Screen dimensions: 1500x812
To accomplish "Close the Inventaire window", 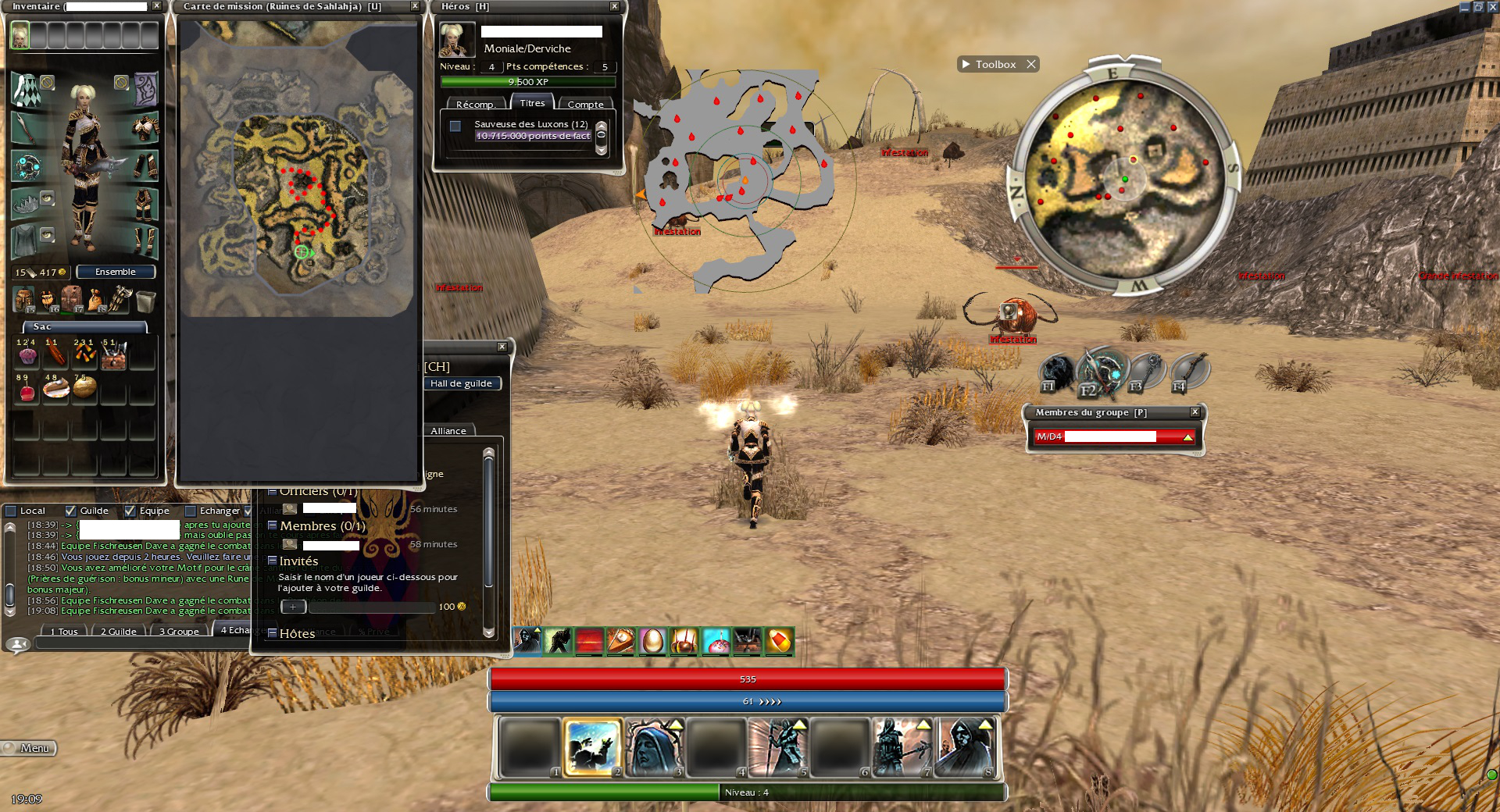I will 156,6.
